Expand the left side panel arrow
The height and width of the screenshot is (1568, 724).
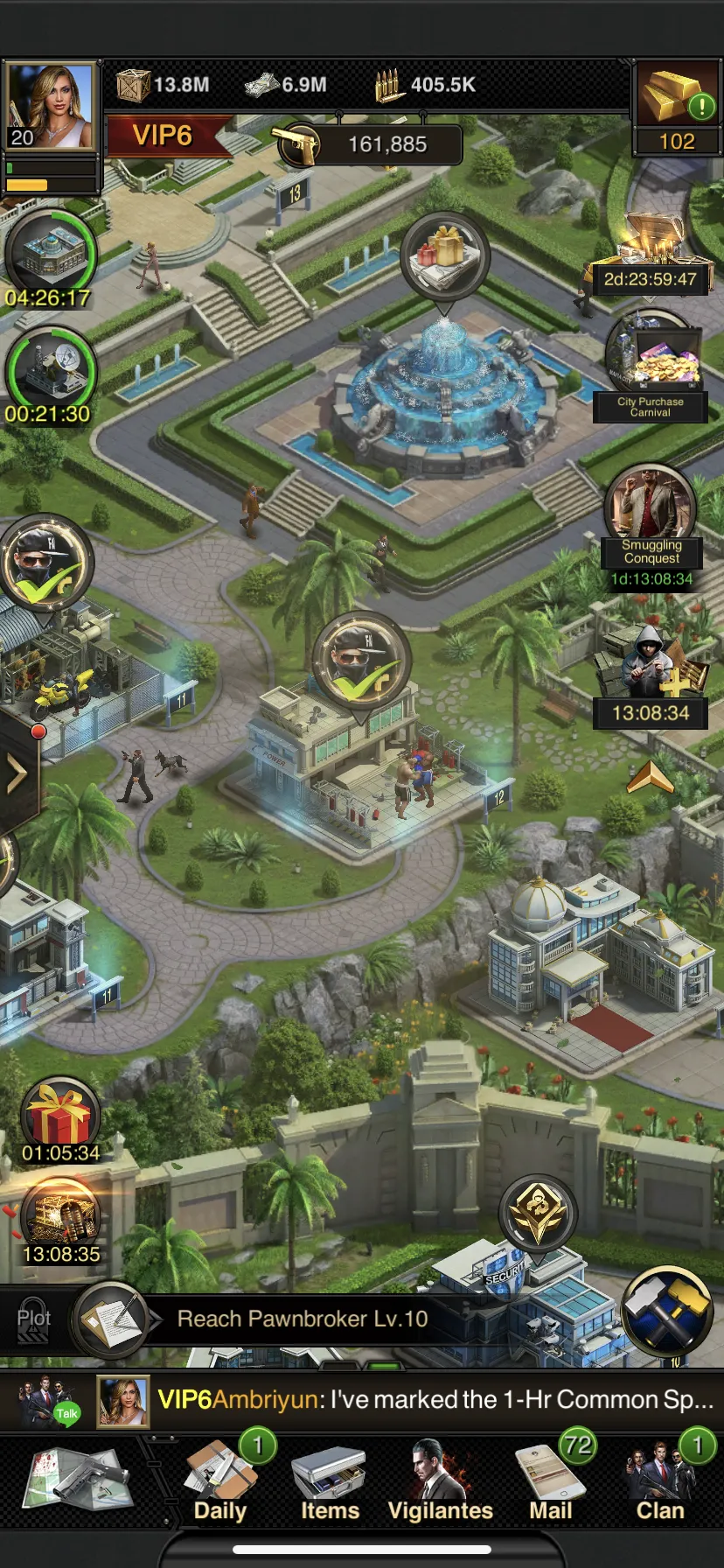[x=17, y=773]
